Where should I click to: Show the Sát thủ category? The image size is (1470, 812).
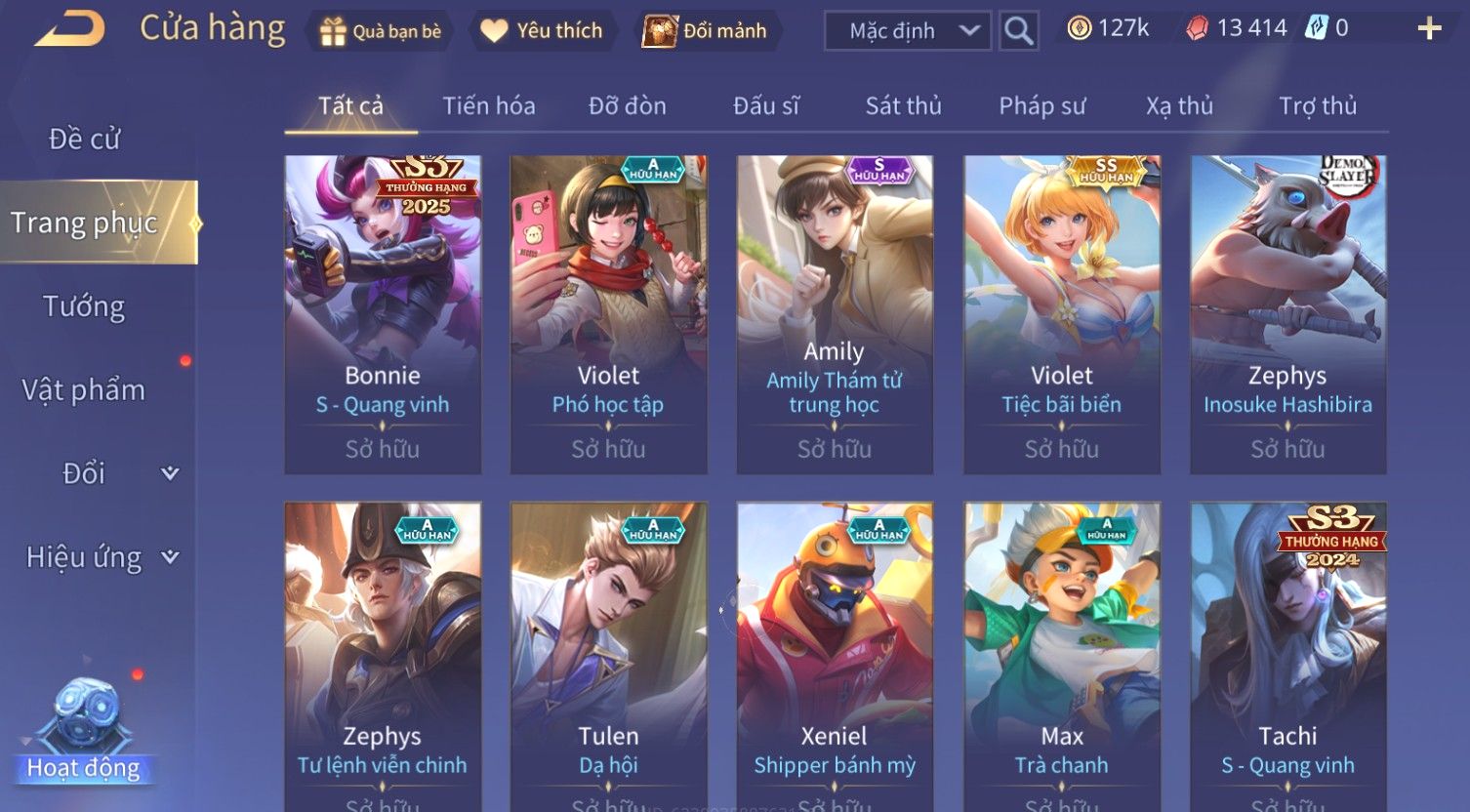[903, 105]
